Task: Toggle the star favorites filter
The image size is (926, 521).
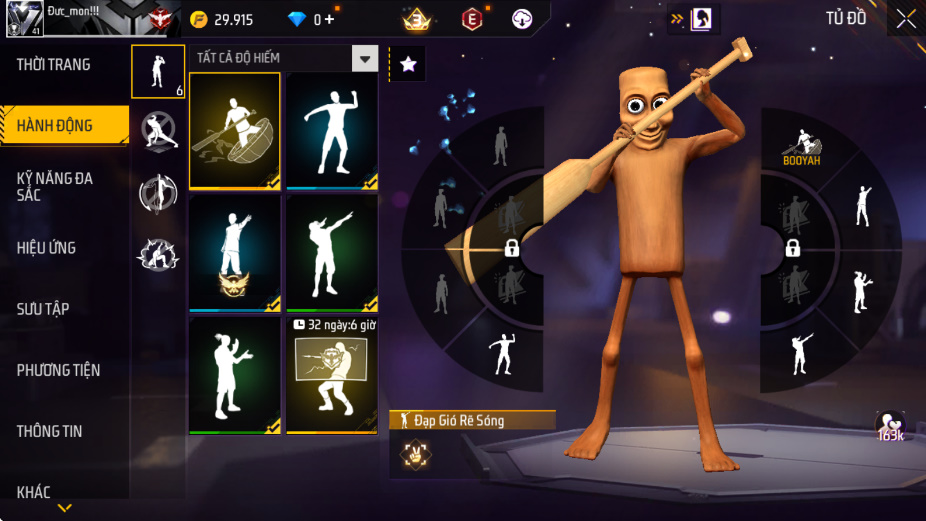Action: pos(408,64)
